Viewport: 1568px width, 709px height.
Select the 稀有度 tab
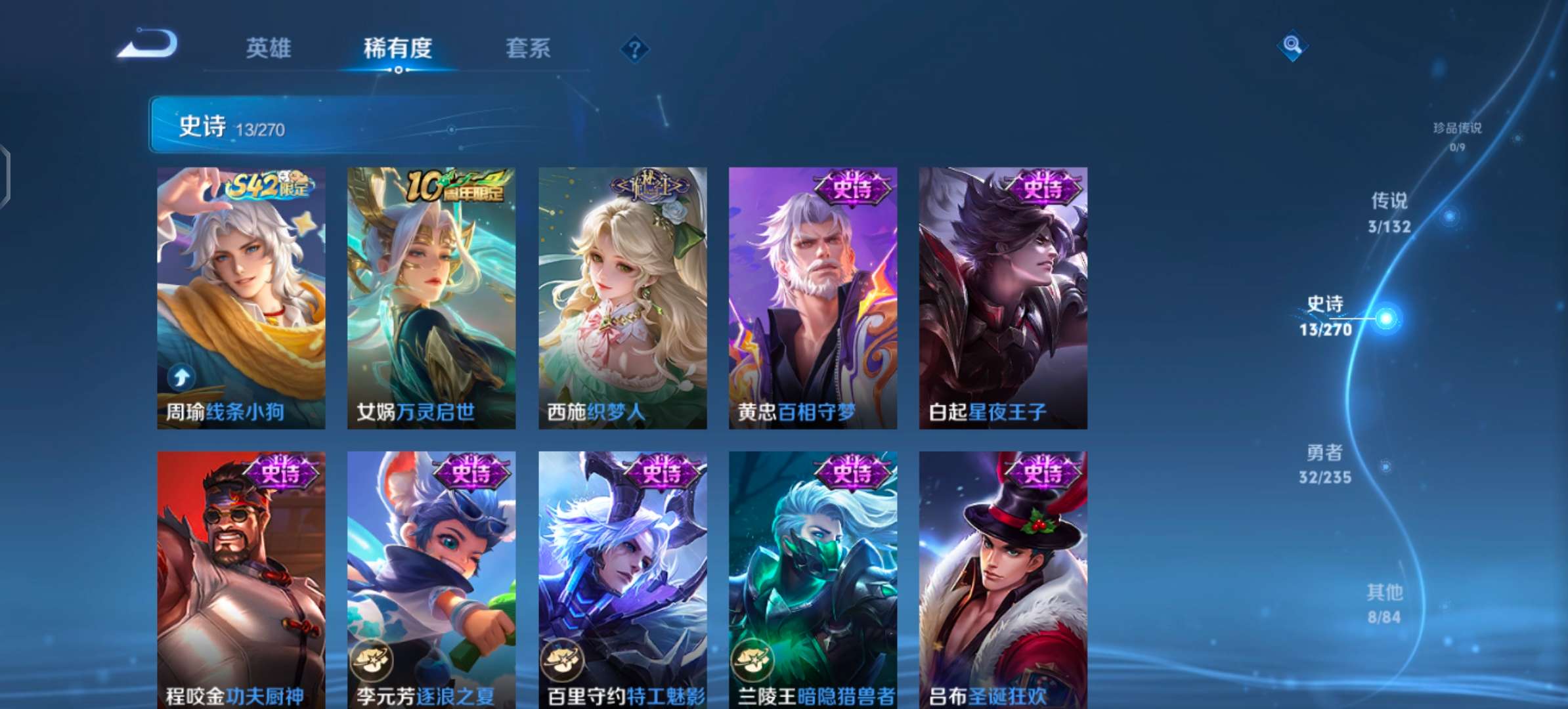pyautogui.click(x=397, y=48)
